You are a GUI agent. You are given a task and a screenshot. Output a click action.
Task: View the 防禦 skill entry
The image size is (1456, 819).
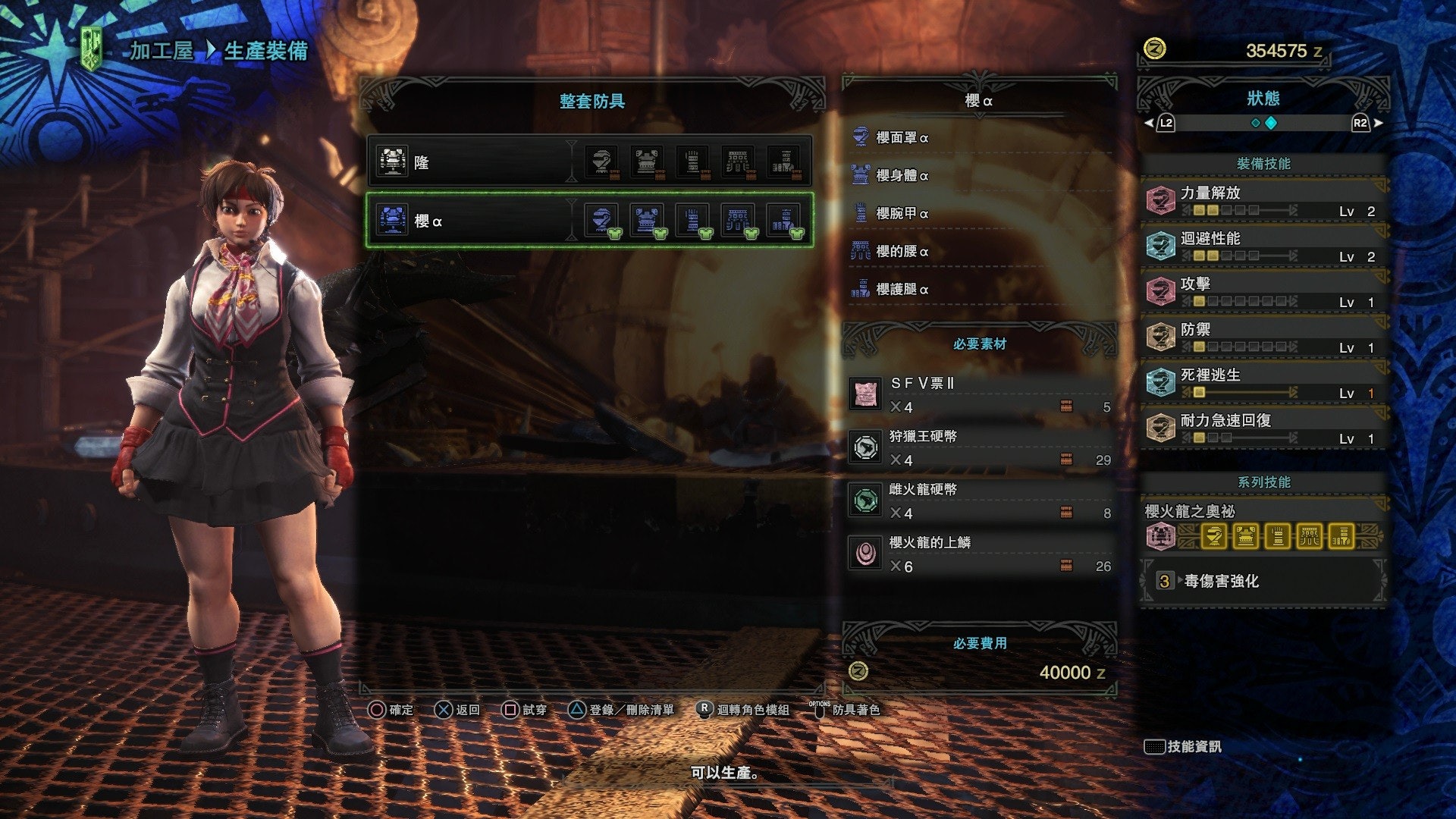1263,337
